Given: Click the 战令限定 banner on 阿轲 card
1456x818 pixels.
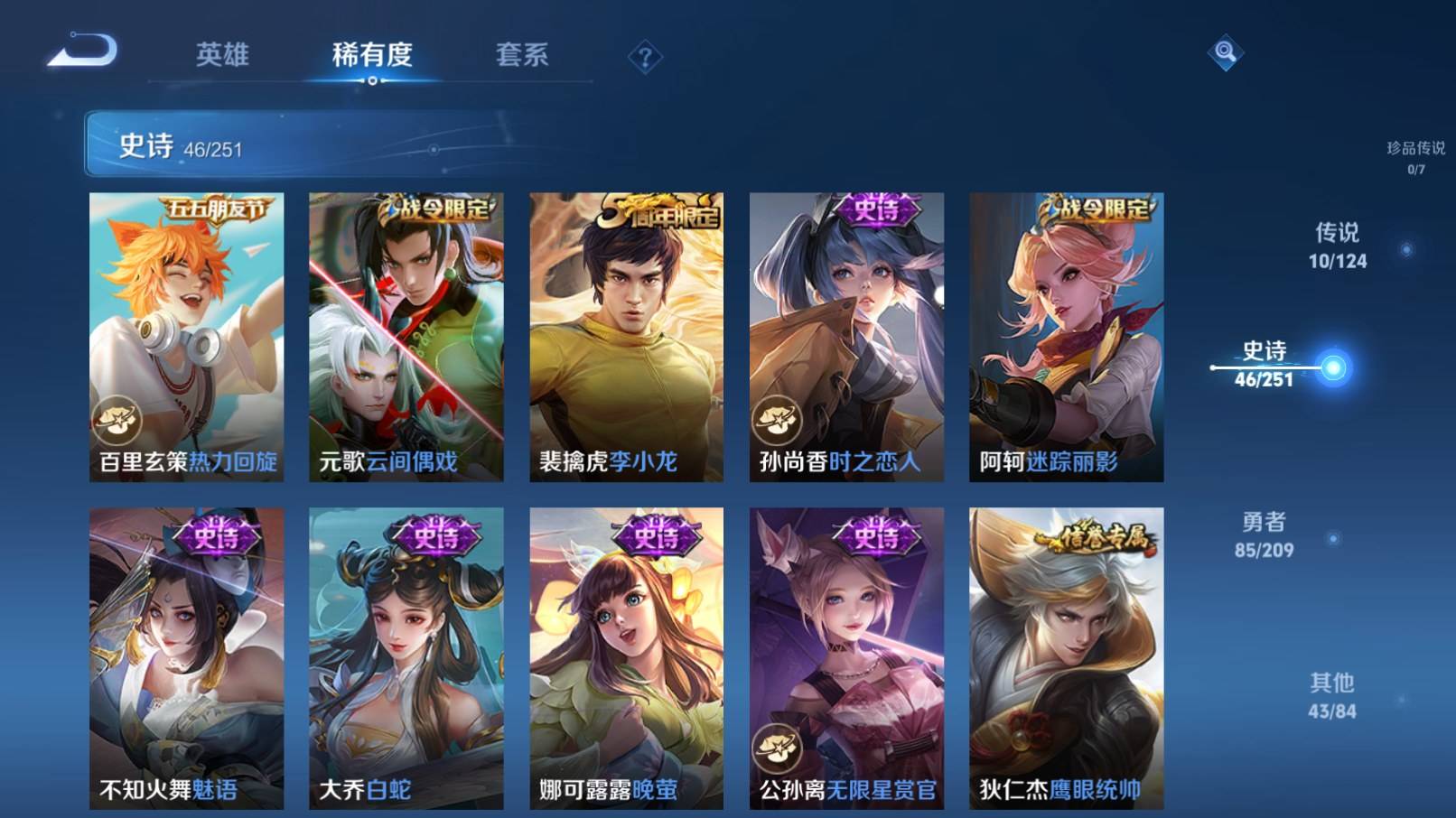Looking at the screenshot, I should (1096, 207).
